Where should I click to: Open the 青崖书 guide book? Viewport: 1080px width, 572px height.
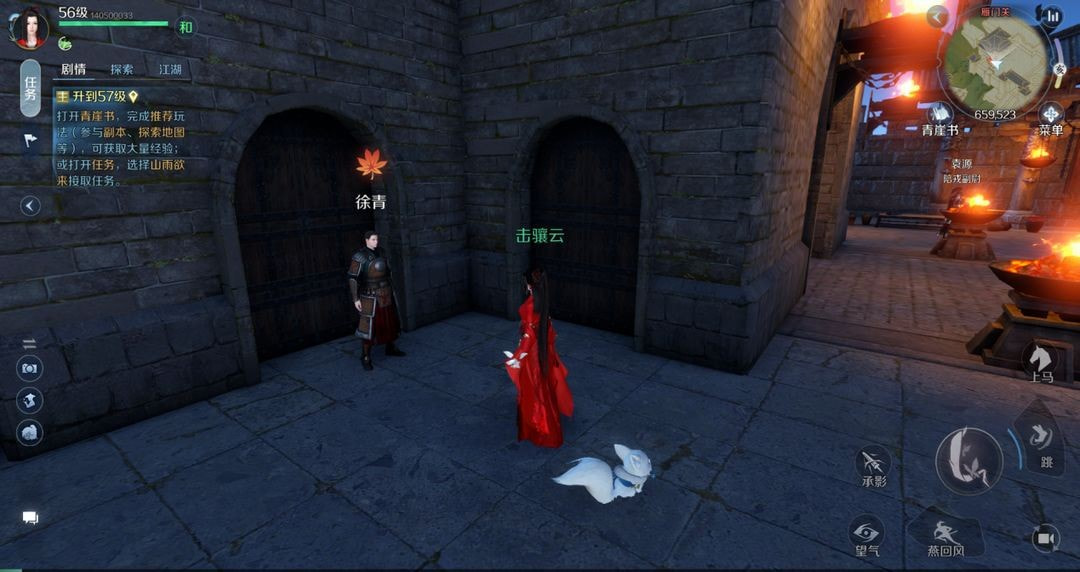click(940, 118)
